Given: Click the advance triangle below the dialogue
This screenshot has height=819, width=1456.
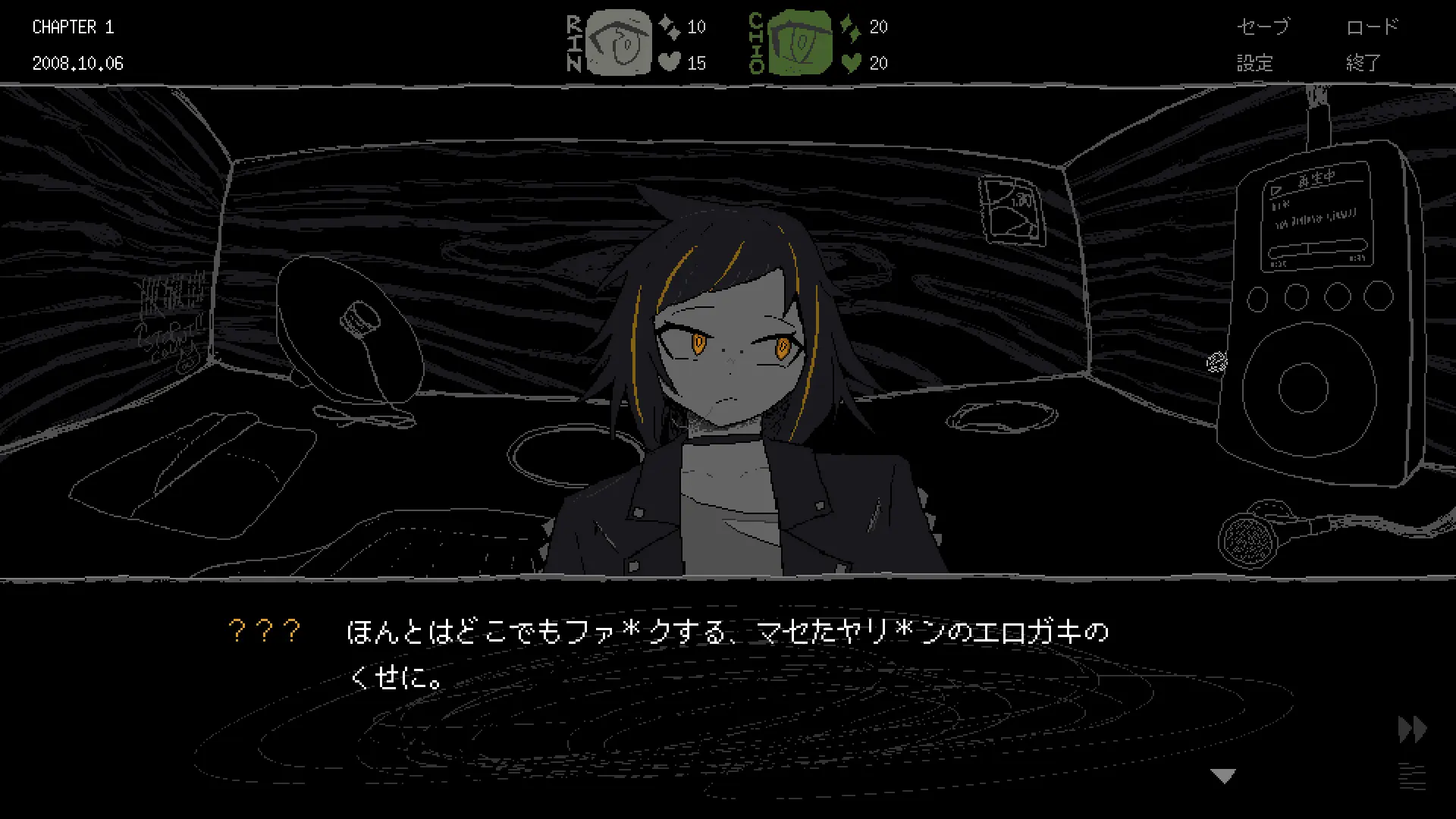Looking at the screenshot, I should [x=1224, y=775].
